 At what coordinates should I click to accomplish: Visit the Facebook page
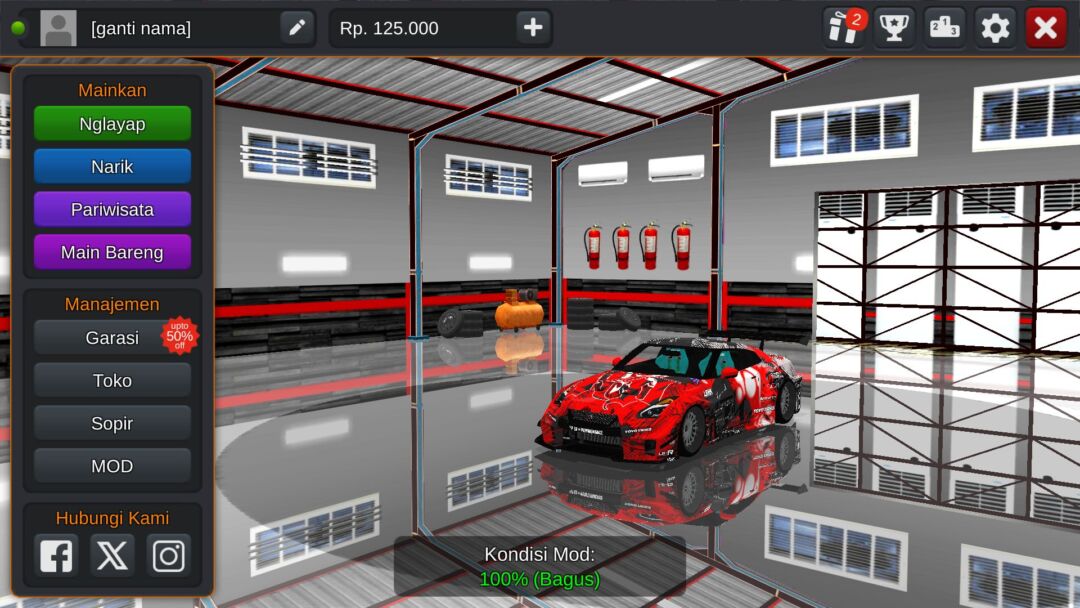(x=56, y=555)
